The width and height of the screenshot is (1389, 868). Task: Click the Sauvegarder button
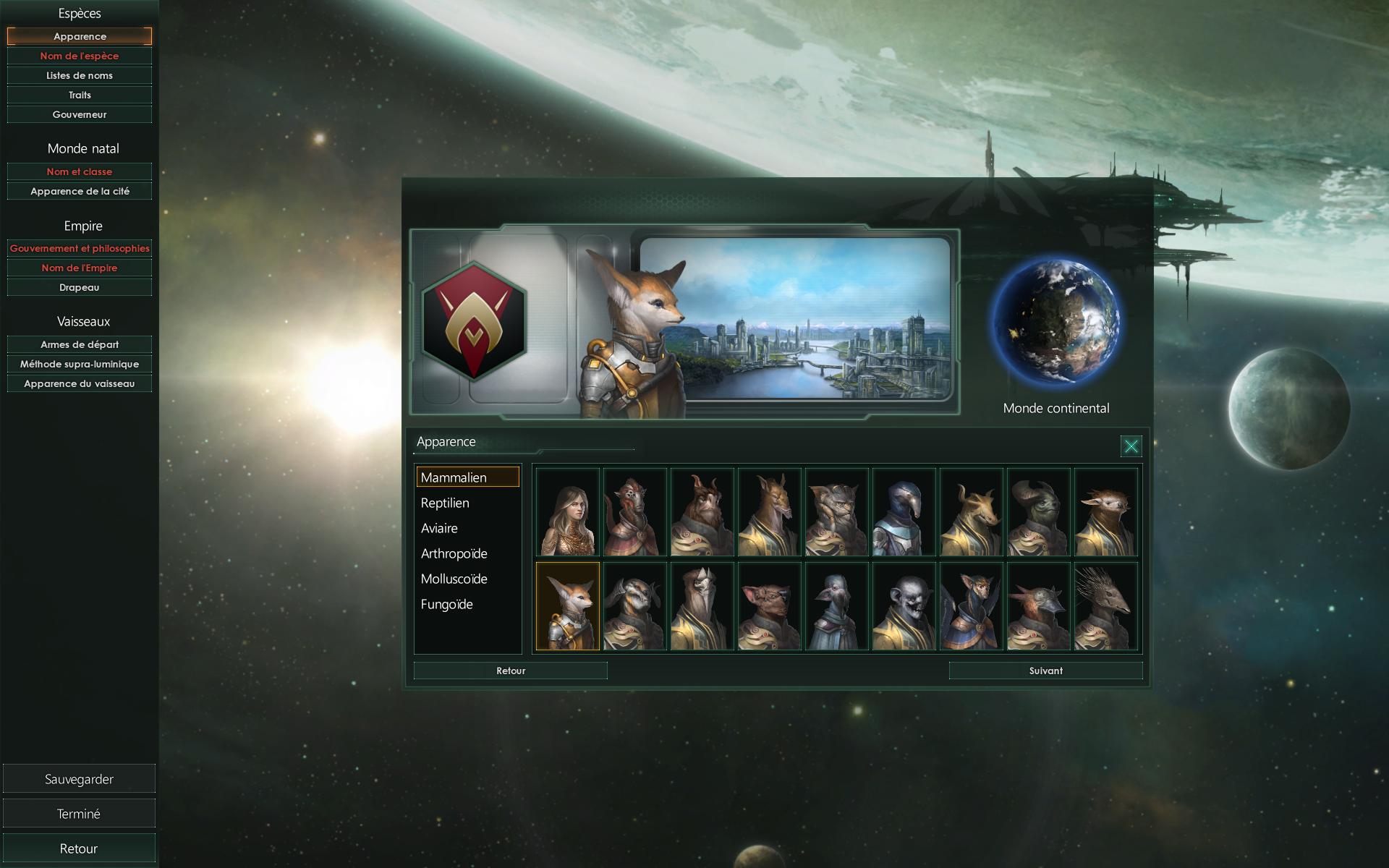79,779
